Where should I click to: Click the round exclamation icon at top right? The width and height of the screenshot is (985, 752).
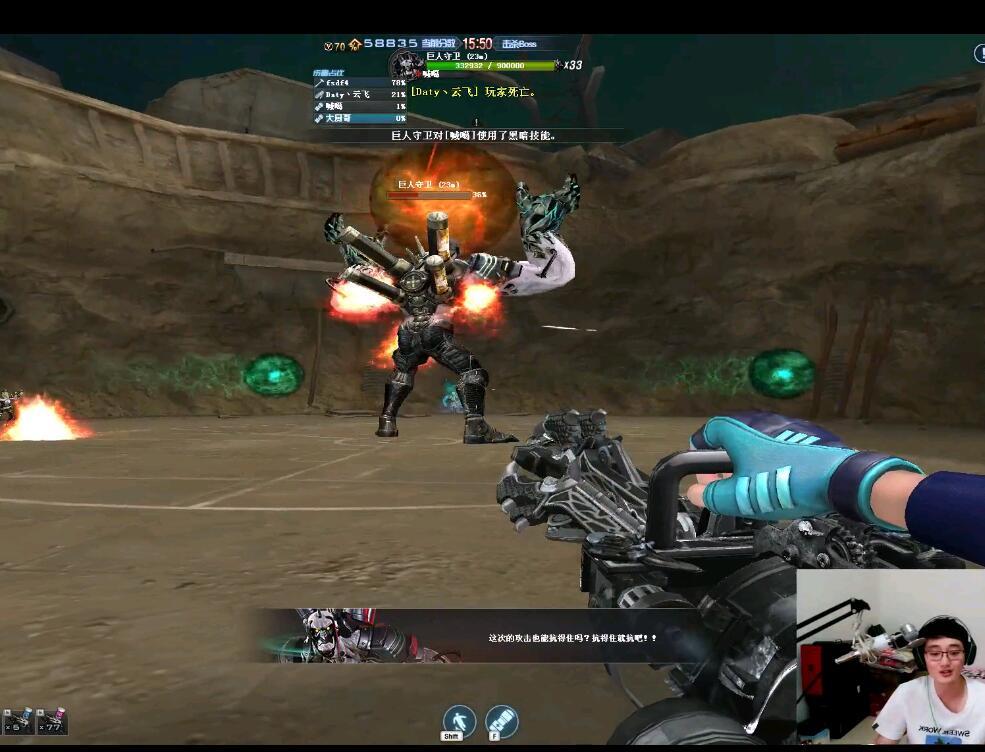pos(979,54)
